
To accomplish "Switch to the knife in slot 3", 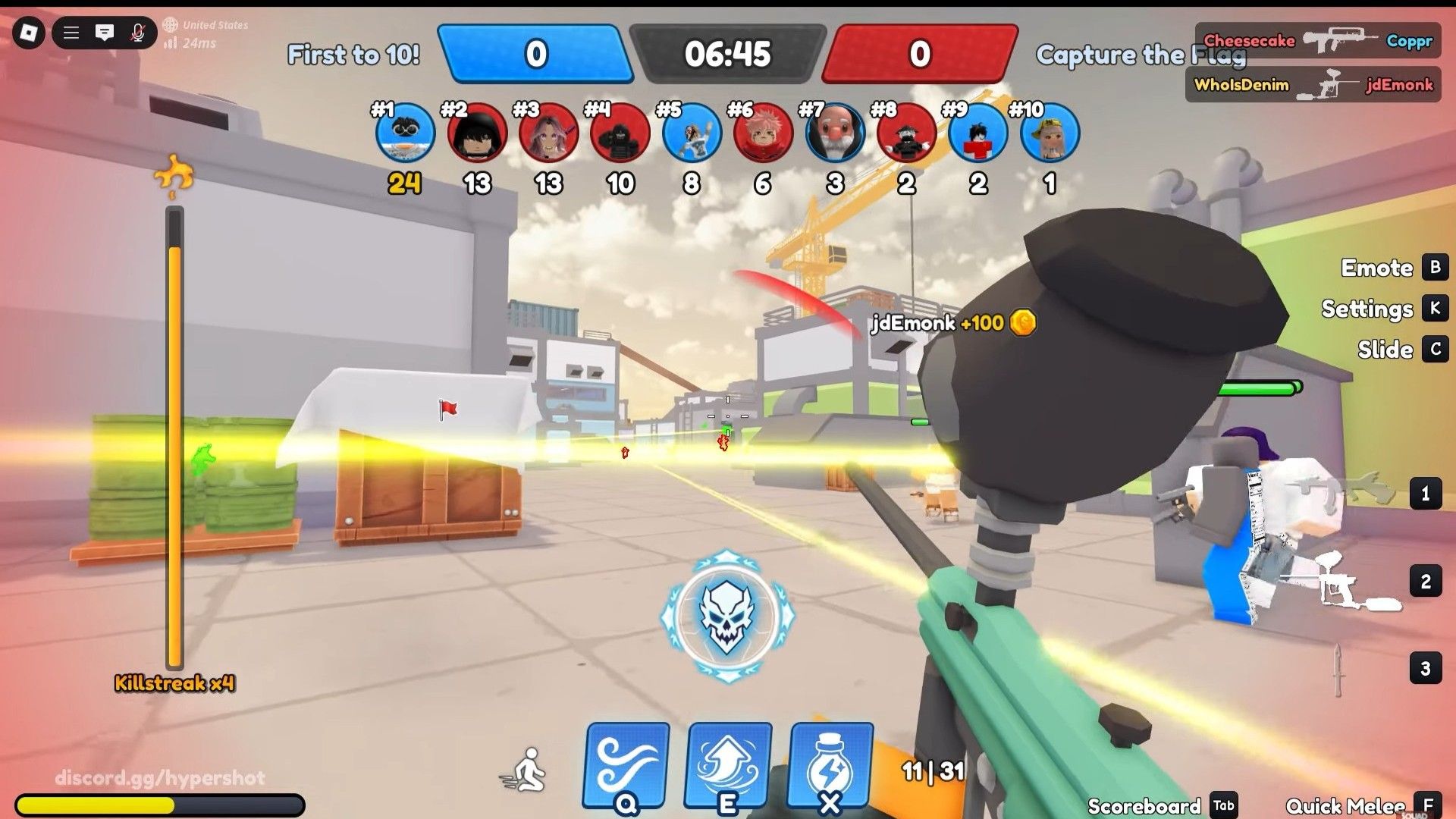I will coord(1339,669).
